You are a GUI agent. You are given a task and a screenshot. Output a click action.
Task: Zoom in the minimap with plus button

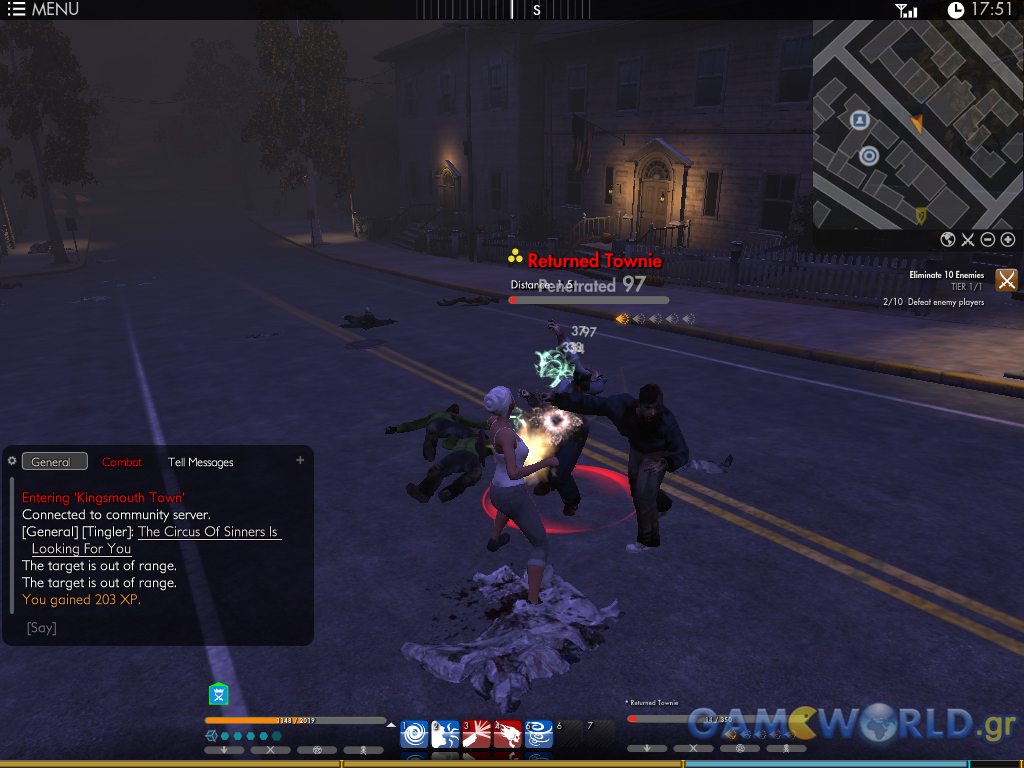tap(1007, 239)
